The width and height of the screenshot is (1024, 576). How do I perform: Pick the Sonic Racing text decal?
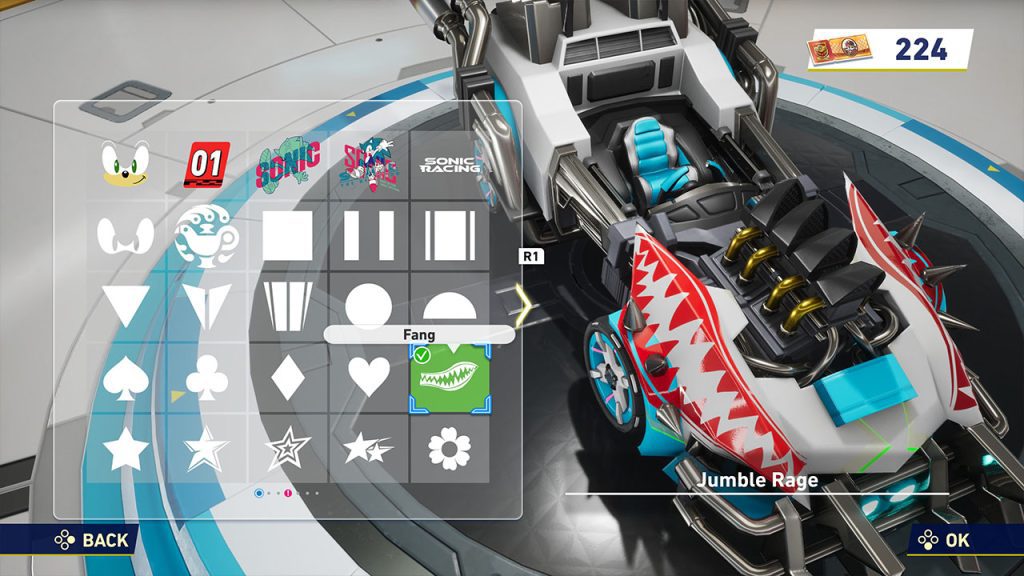click(449, 164)
